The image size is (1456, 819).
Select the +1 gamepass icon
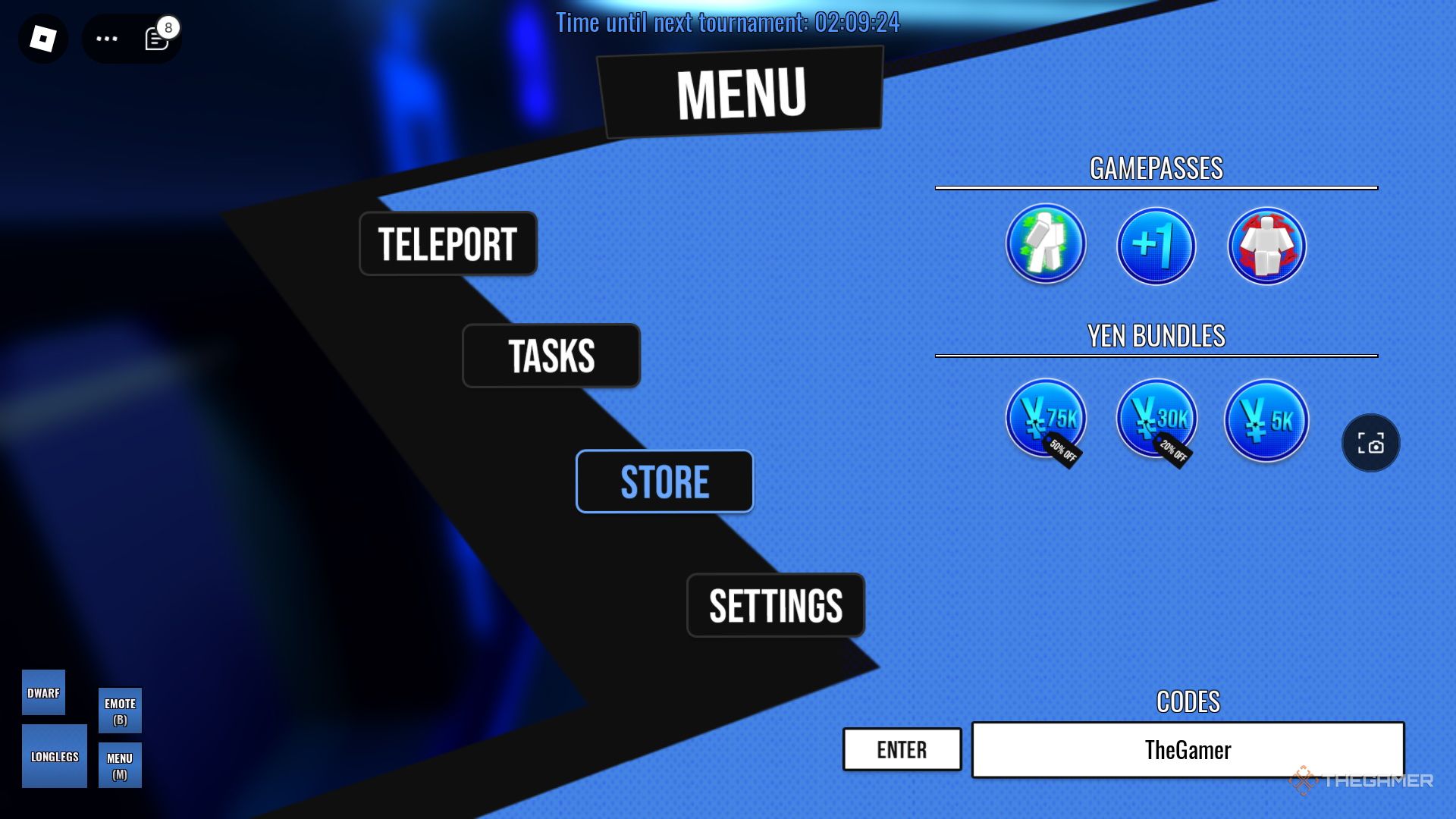click(1156, 246)
